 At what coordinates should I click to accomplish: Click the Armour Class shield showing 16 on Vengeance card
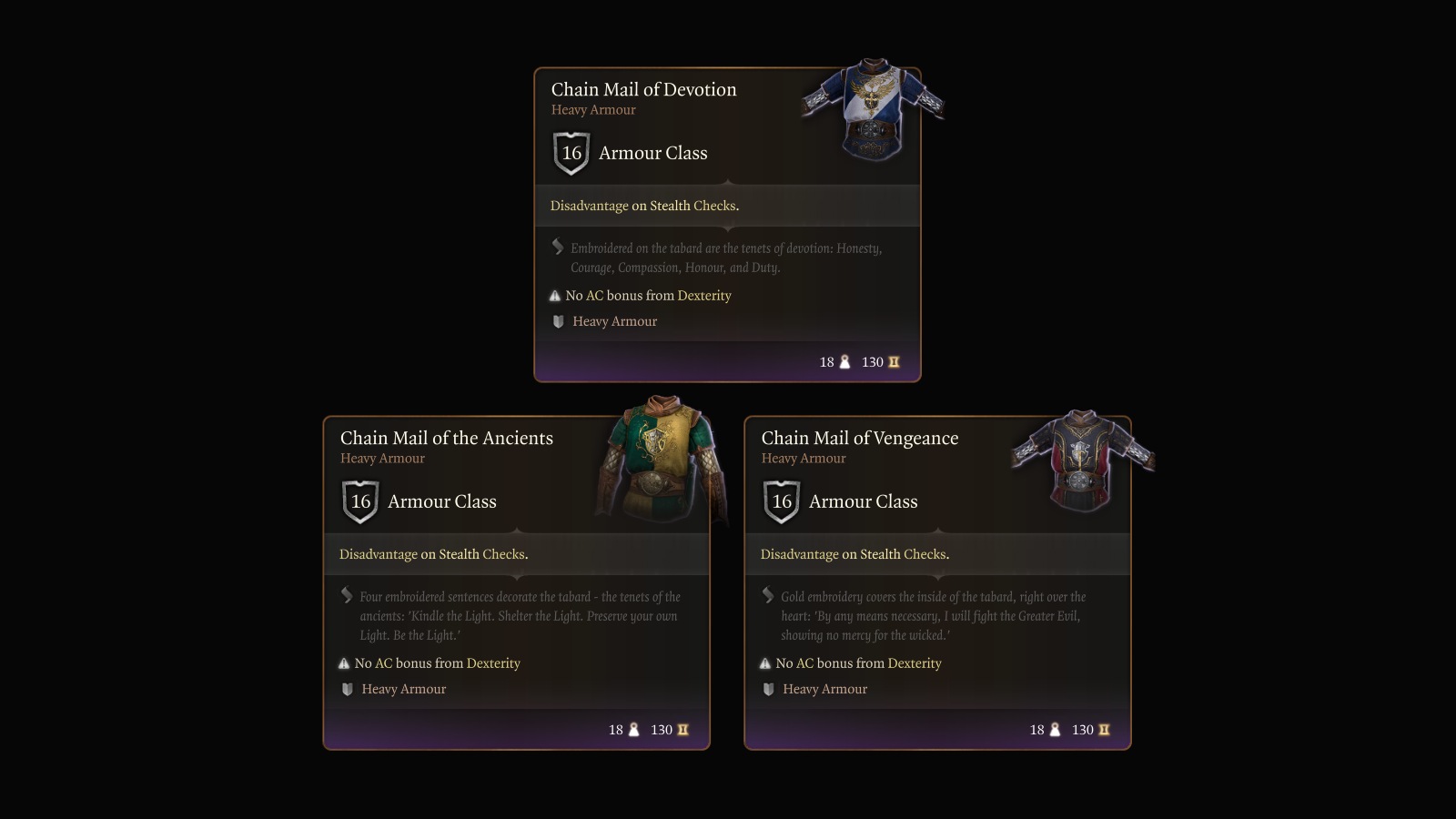(x=781, y=501)
